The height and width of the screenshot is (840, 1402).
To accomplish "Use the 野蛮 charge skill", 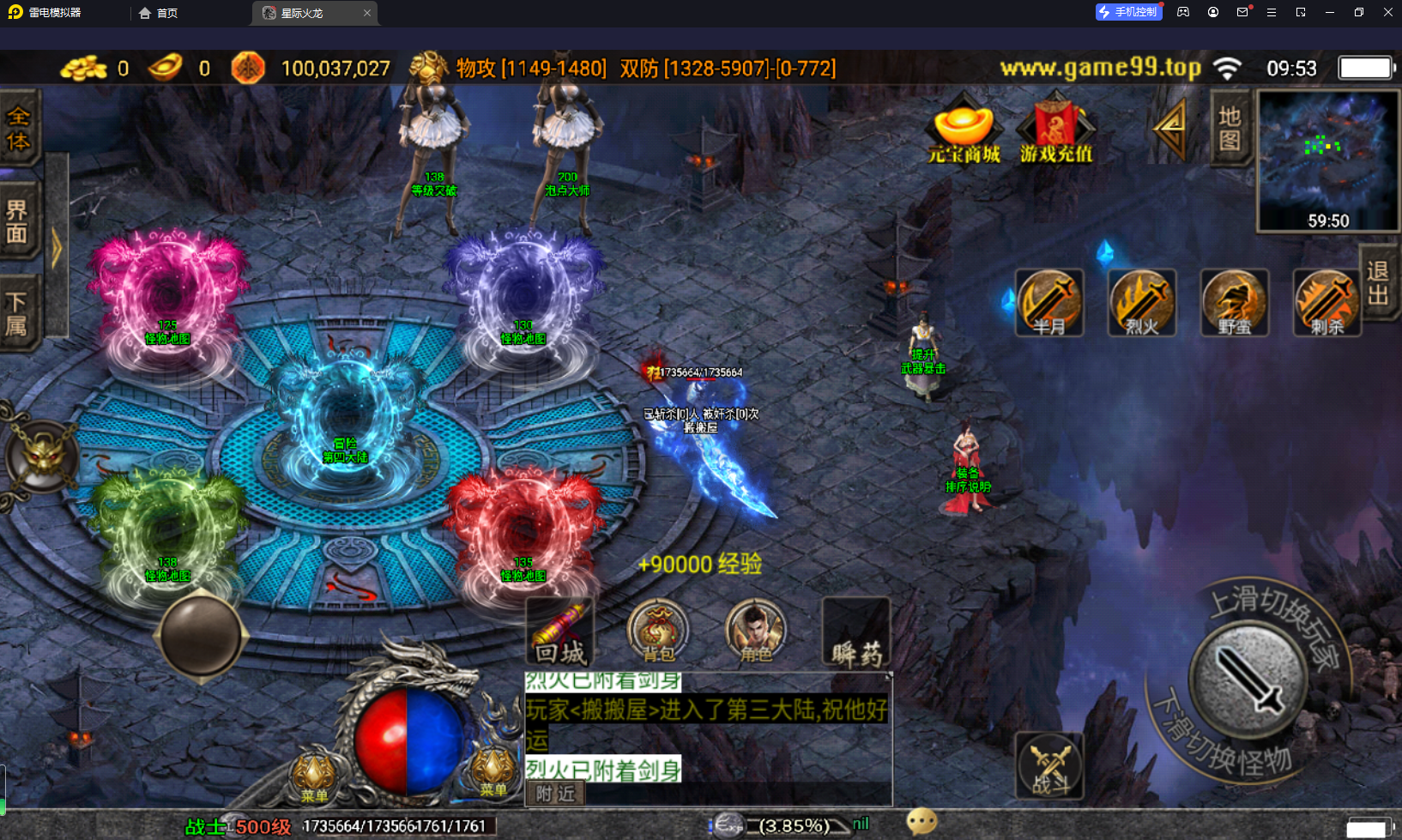I will [1235, 302].
